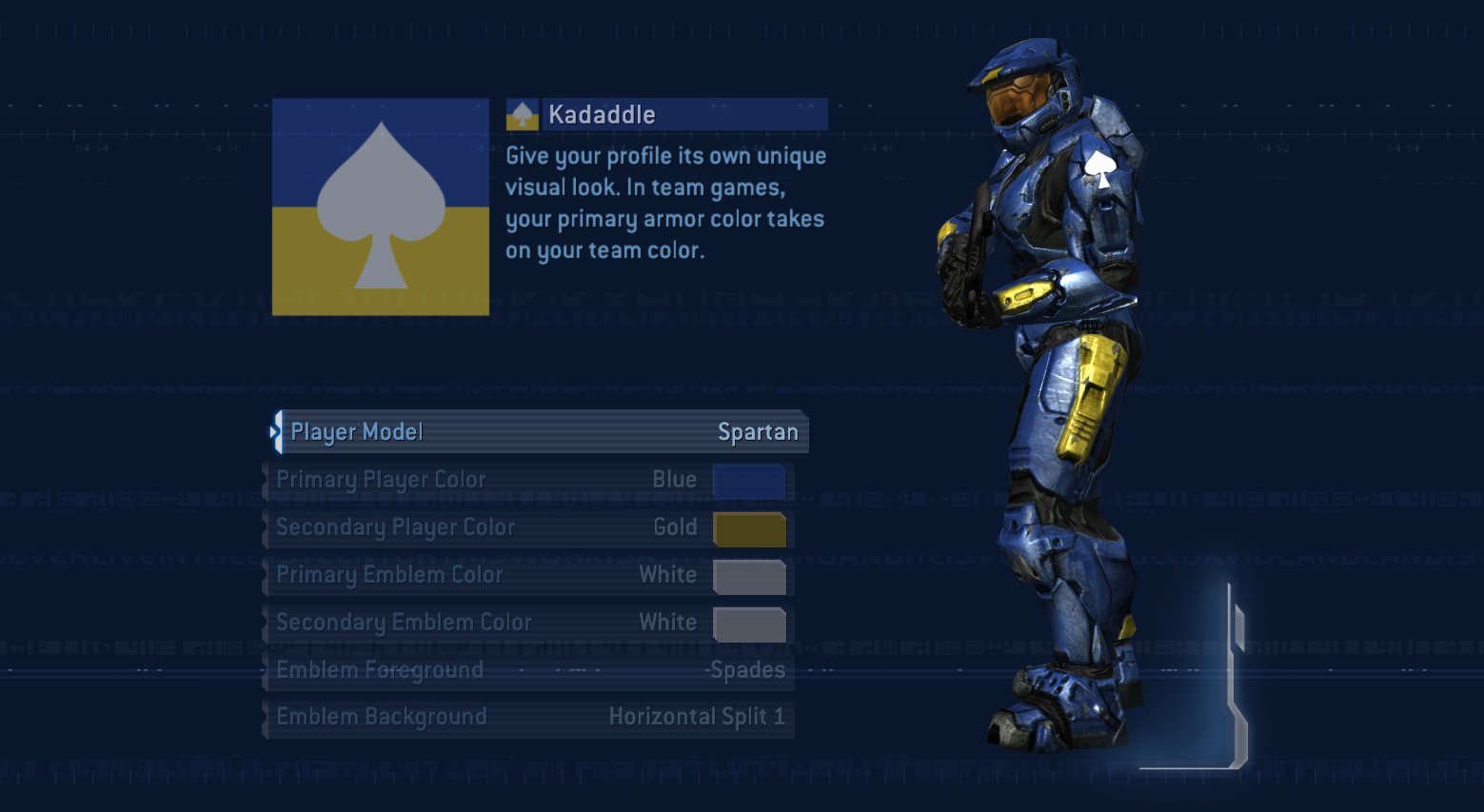Viewport: 1484px width, 812px height.
Task: Change Emblem Background from Horizontal Split 1
Action: [528, 716]
